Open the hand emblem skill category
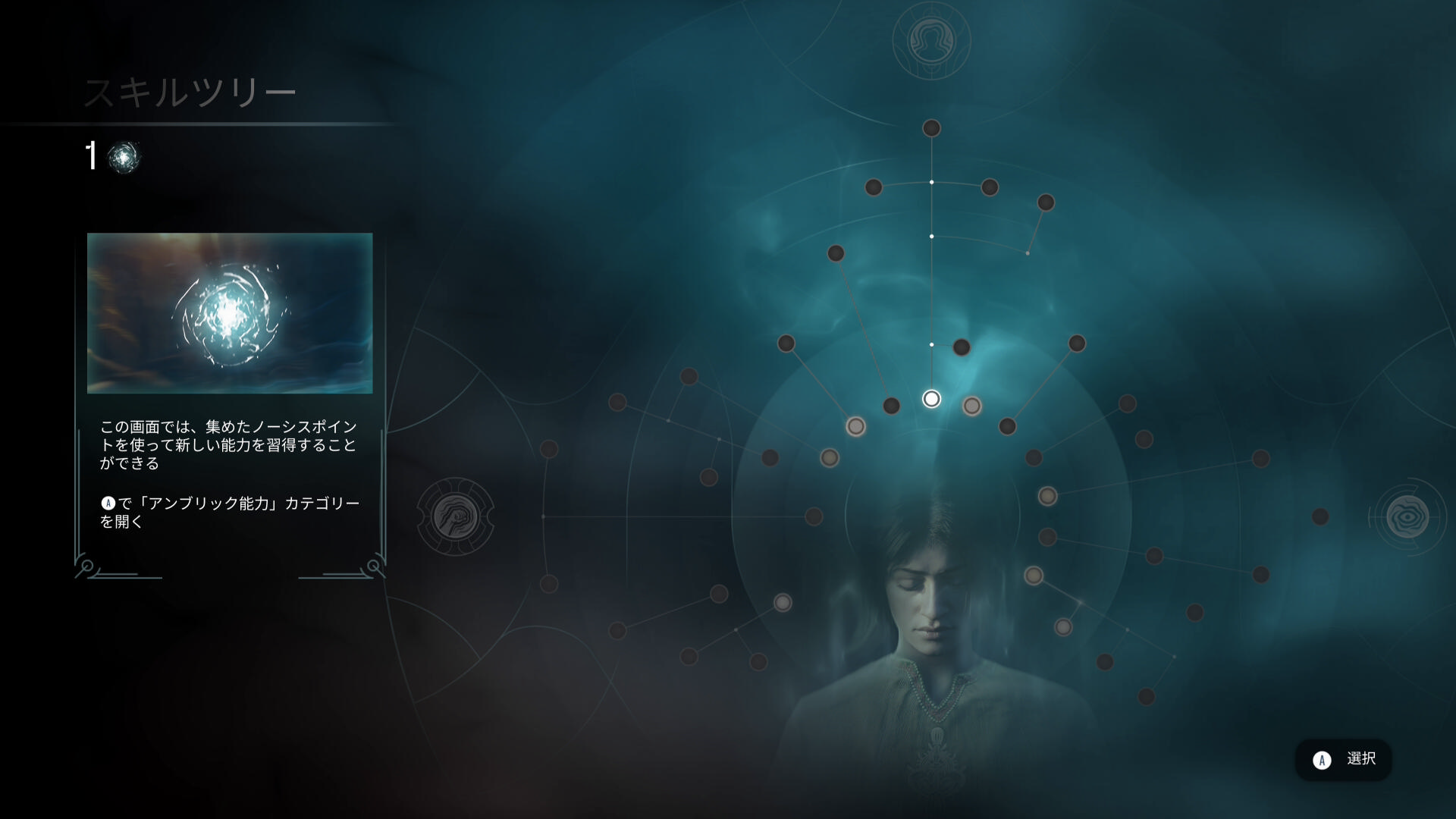The image size is (1456, 819). click(456, 516)
